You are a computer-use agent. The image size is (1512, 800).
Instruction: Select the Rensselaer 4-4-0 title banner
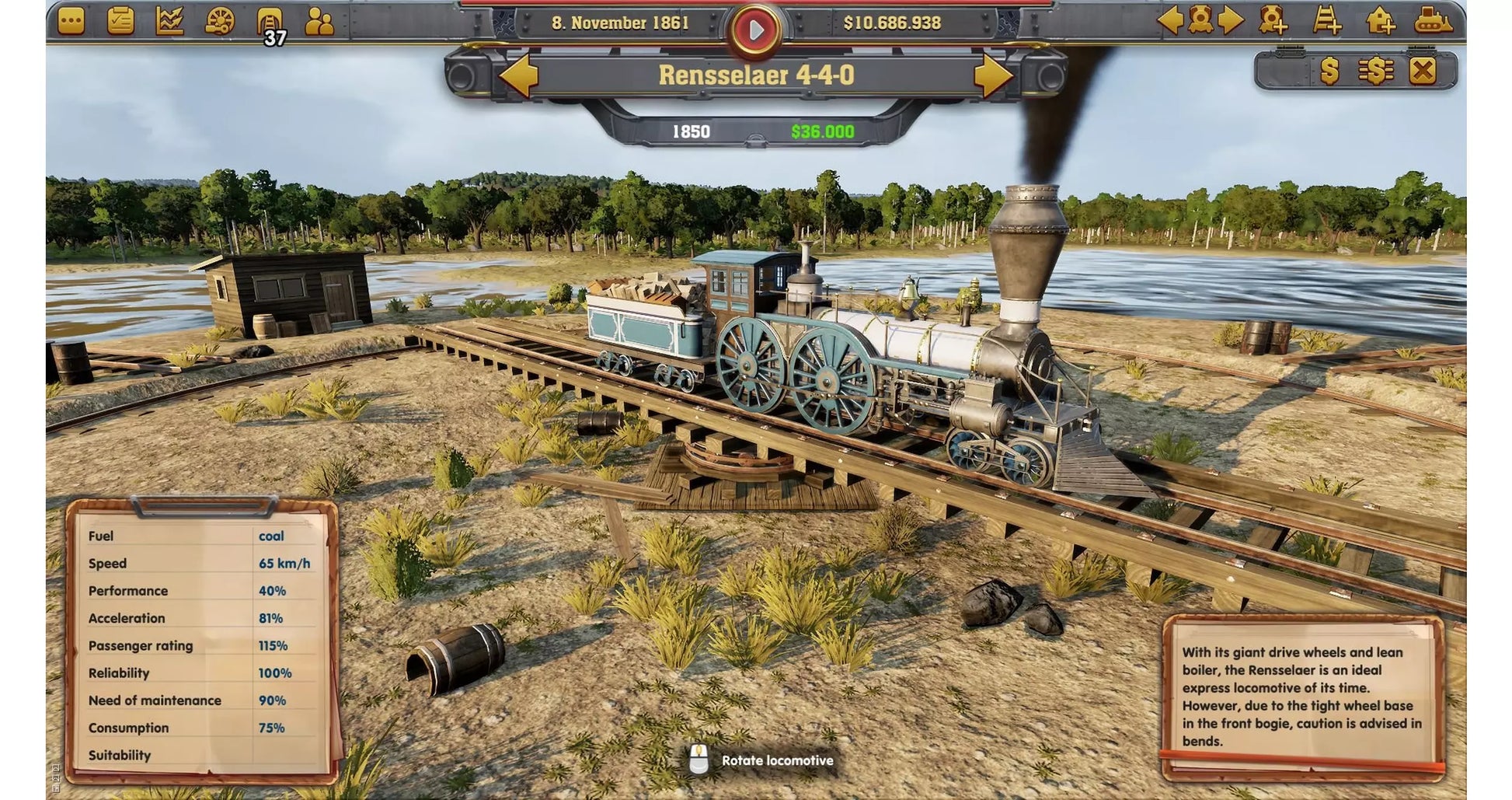758,75
